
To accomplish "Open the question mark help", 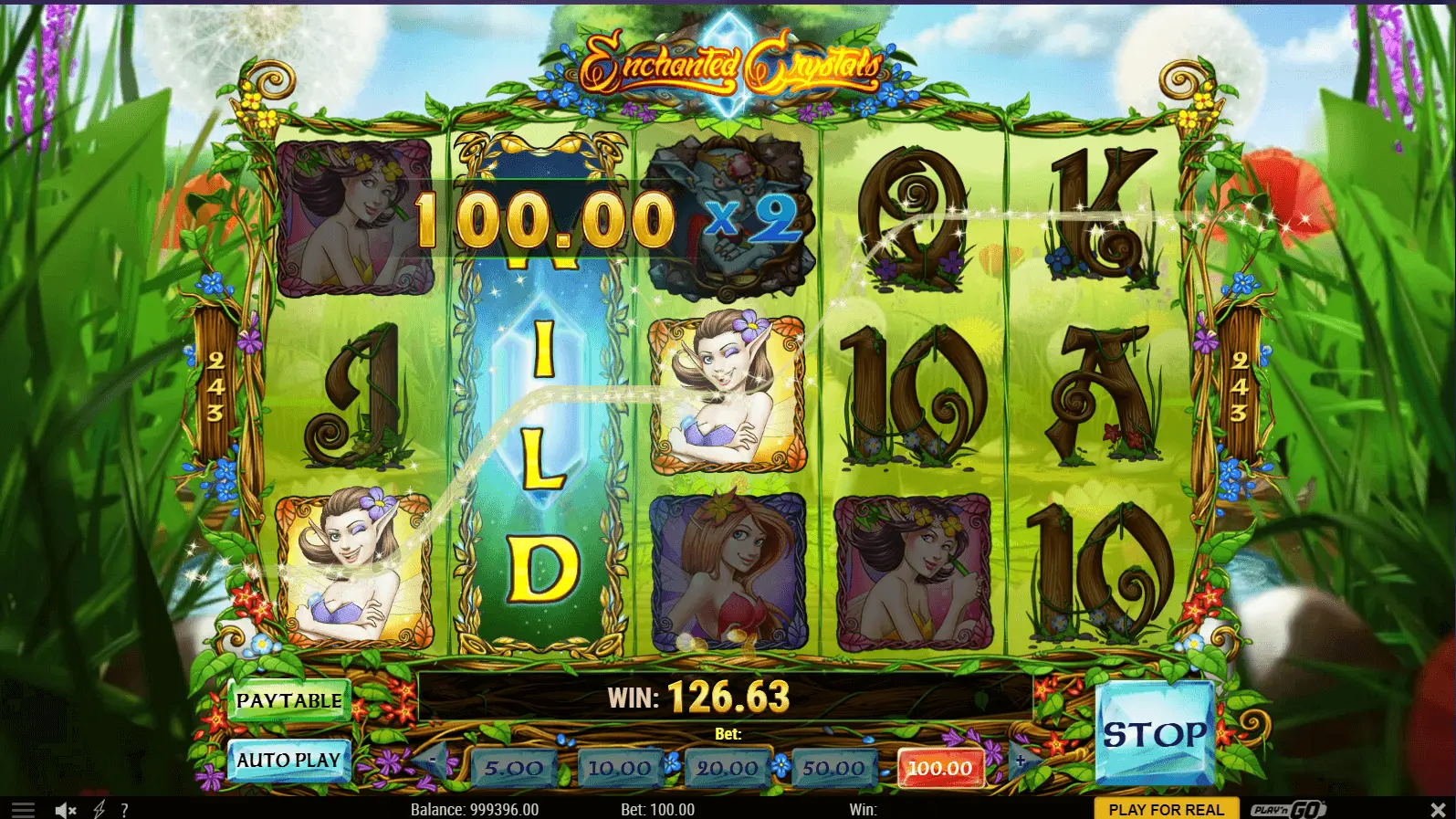I will tap(124, 810).
